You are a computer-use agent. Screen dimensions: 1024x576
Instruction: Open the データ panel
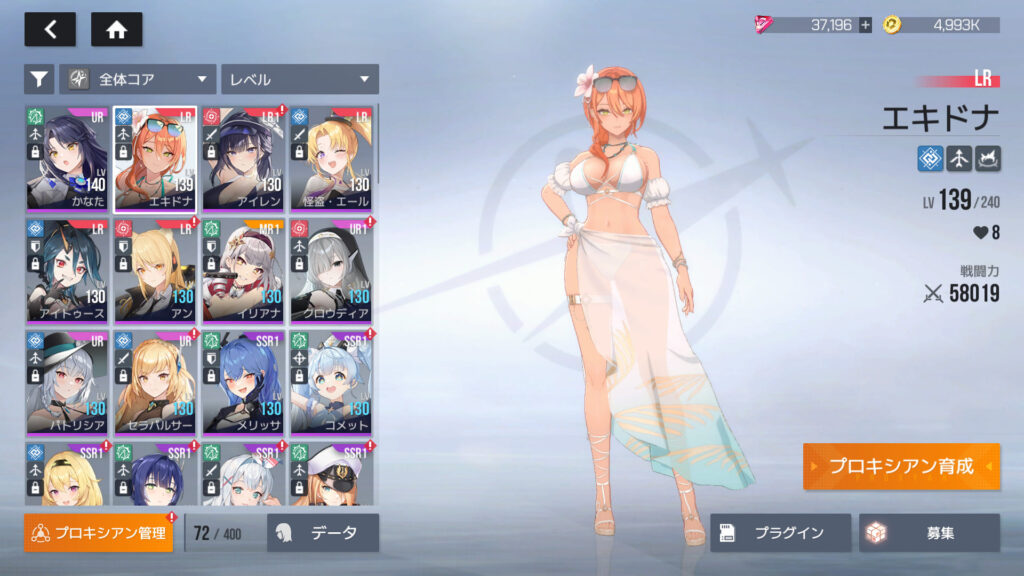coord(323,533)
